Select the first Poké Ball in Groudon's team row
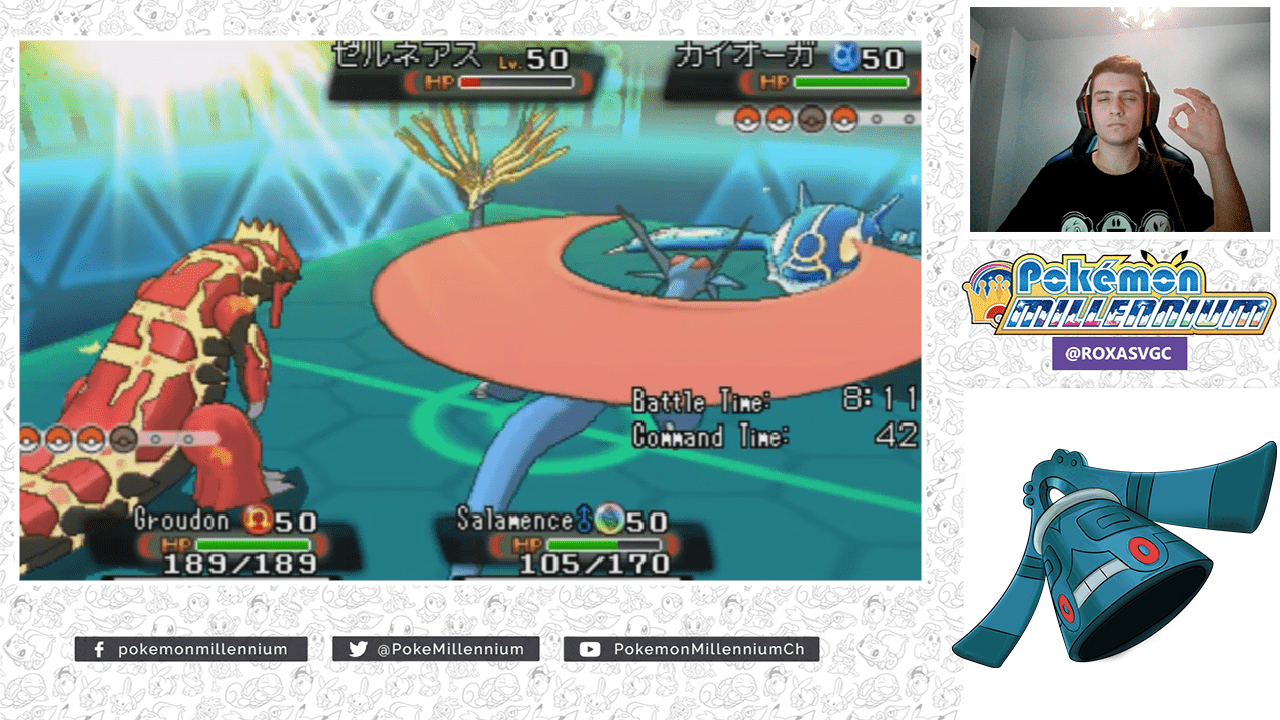The height and width of the screenshot is (720, 1280). pos(28,436)
